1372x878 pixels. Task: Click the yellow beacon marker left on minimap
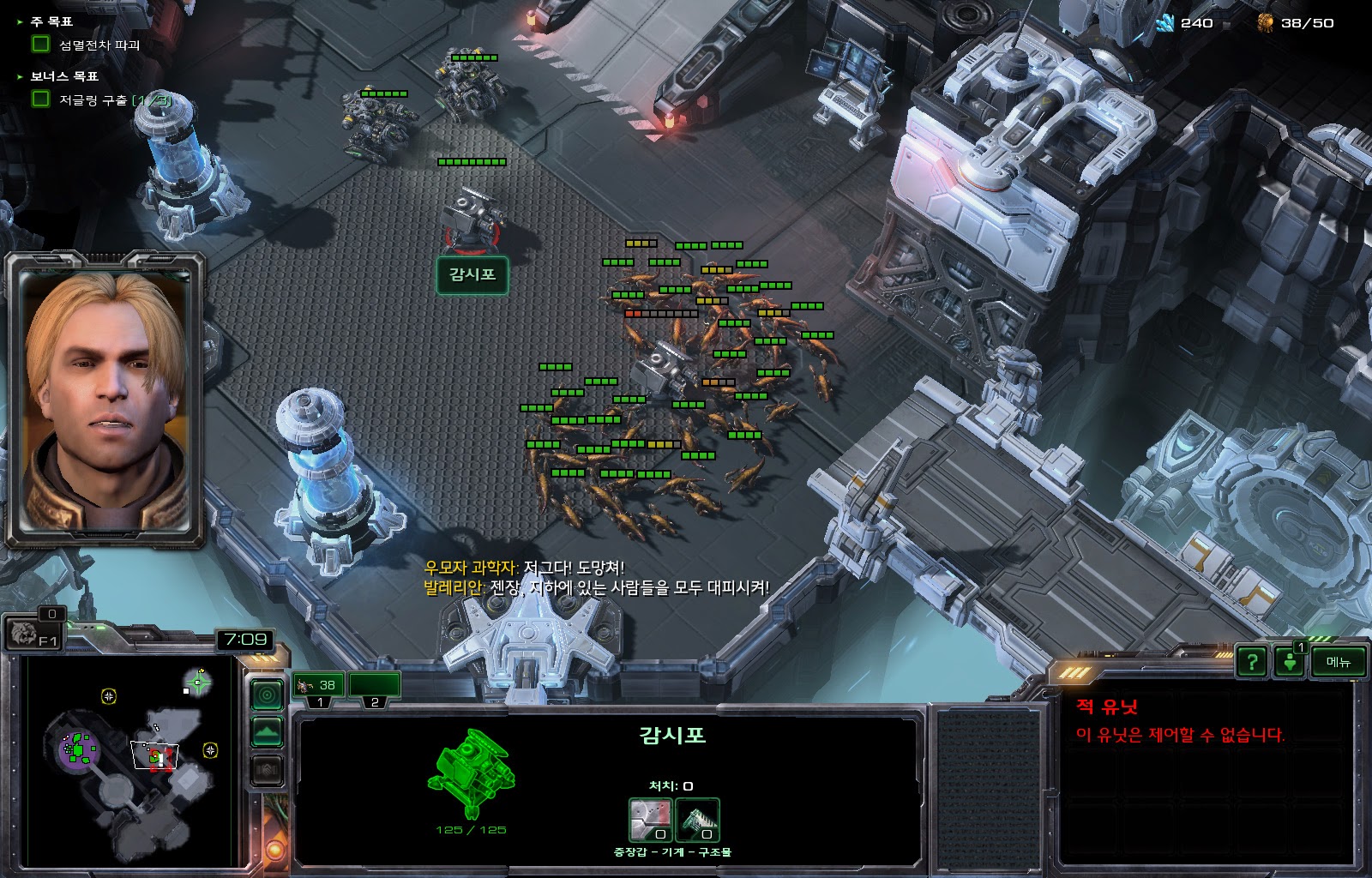(109, 696)
